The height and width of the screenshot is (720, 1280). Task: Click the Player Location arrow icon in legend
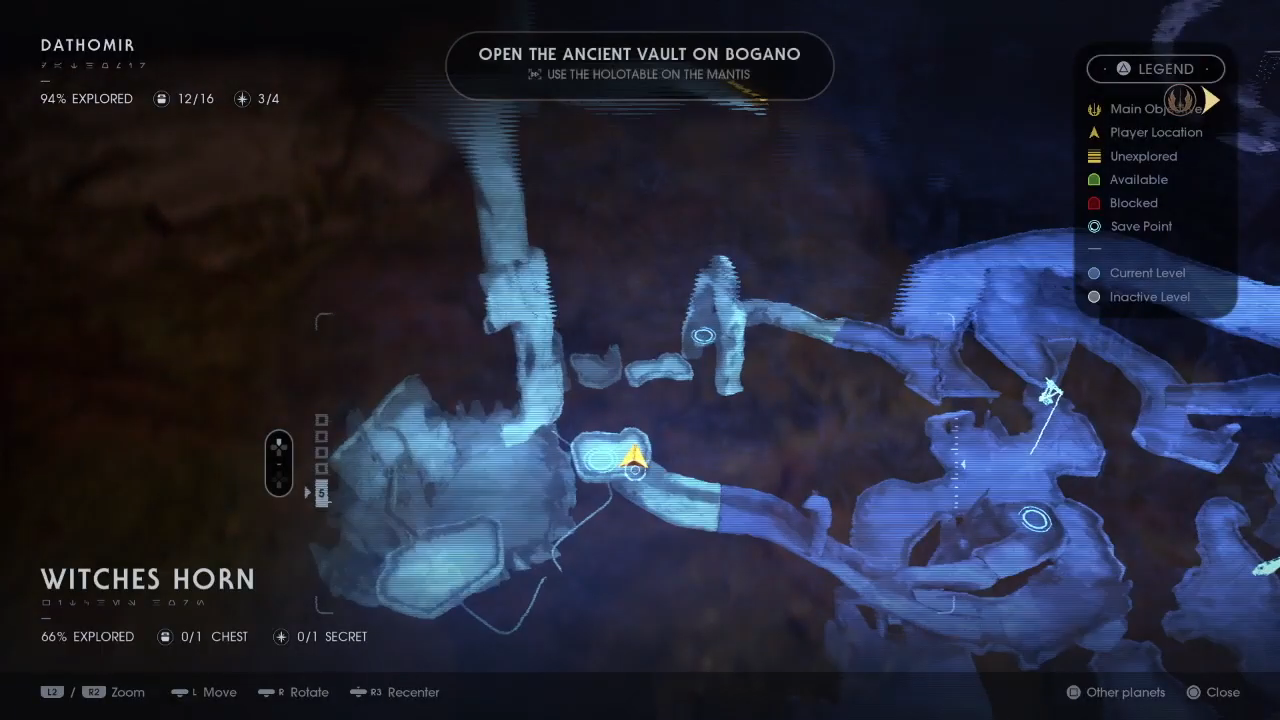1095,132
